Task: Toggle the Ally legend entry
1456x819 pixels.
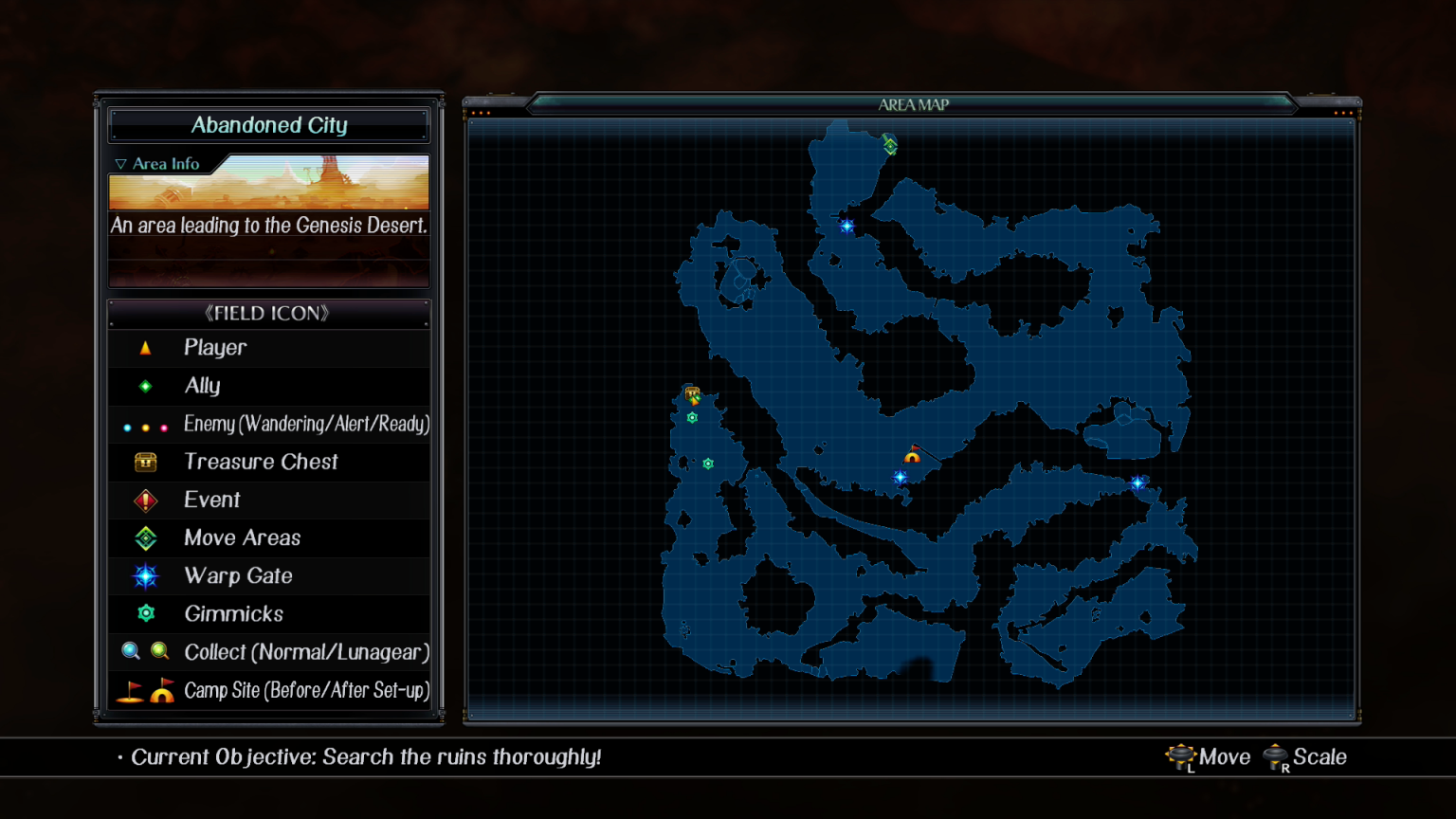Action: [x=202, y=386]
